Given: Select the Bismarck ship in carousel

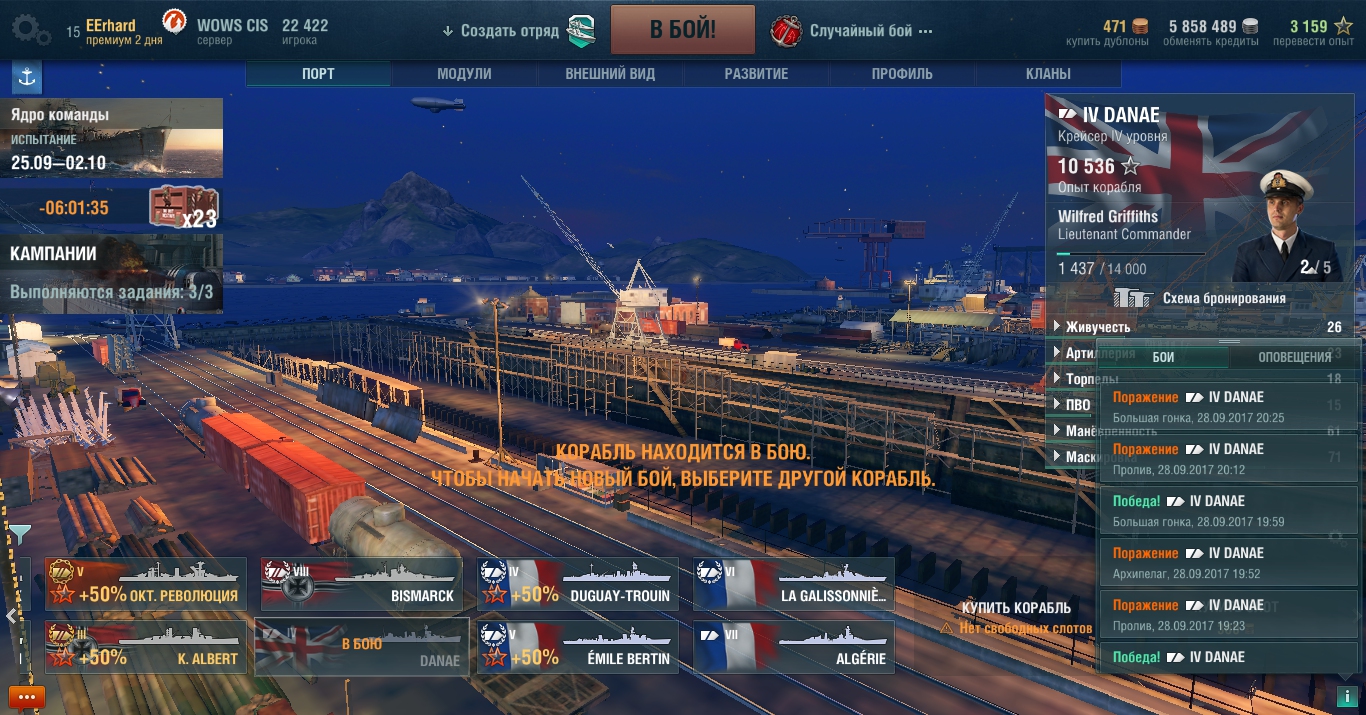Looking at the screenshot, I should click(361, 584).
